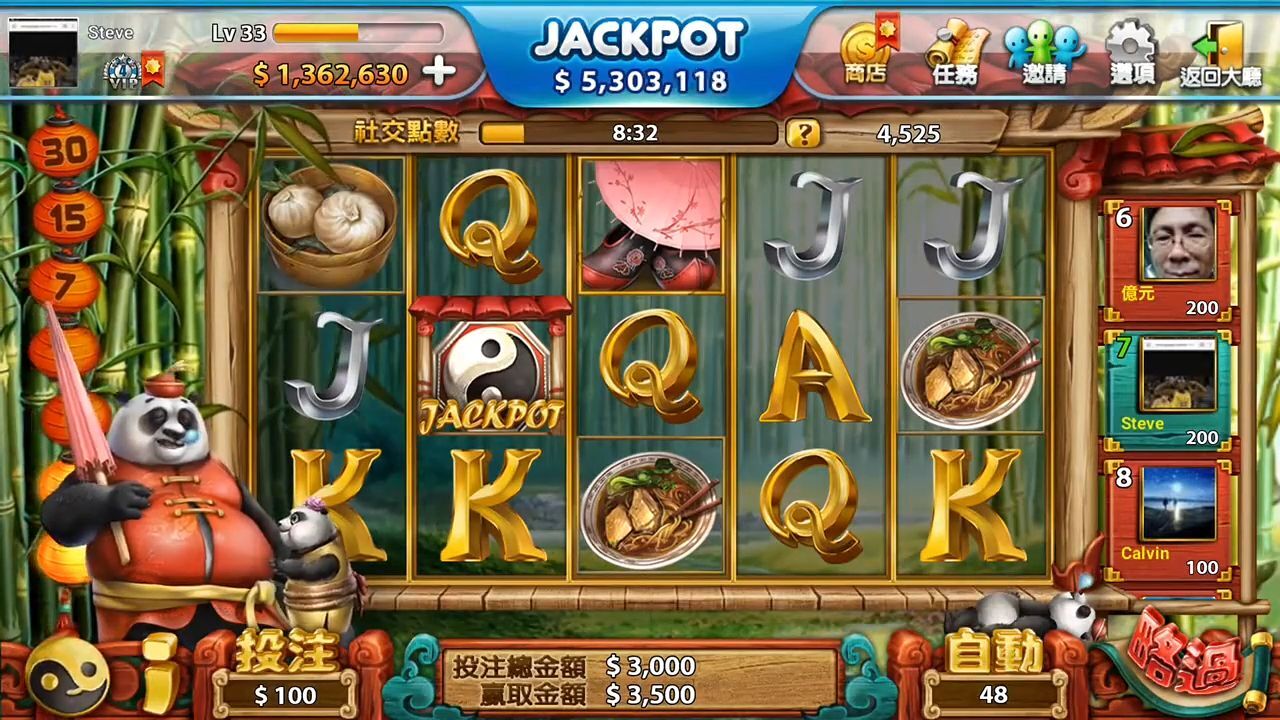View rank 7 player Steve entry

pyautogui.click(x=1170, y=388)
